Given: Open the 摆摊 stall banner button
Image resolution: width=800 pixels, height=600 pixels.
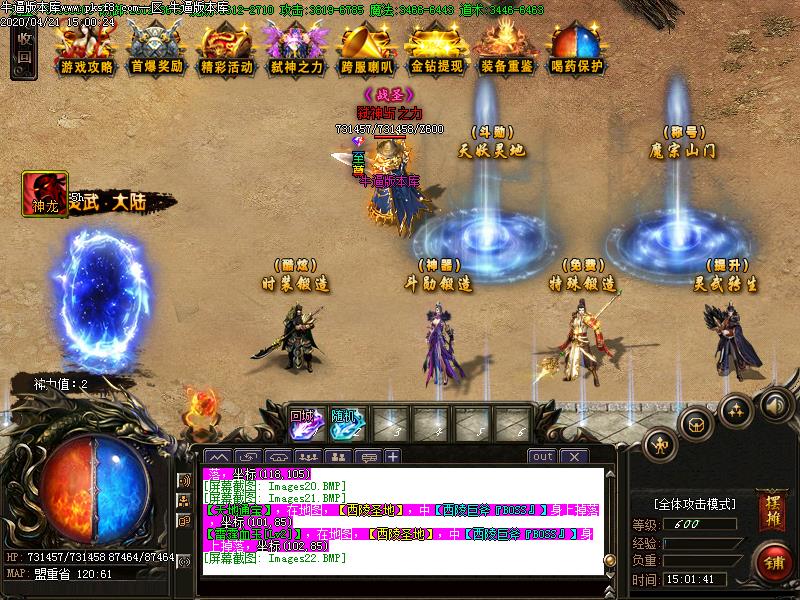Looking at the screenshot, I should click(770, 503).
